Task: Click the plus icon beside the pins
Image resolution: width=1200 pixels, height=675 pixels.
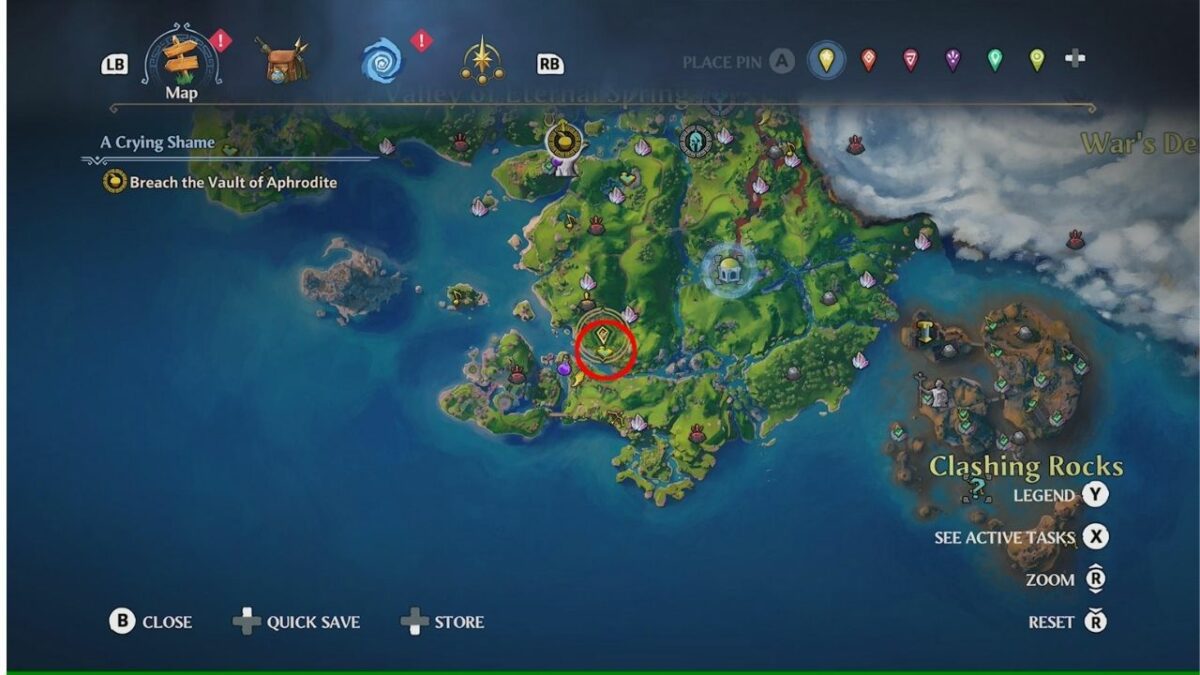Action: tap(1075, 60)
